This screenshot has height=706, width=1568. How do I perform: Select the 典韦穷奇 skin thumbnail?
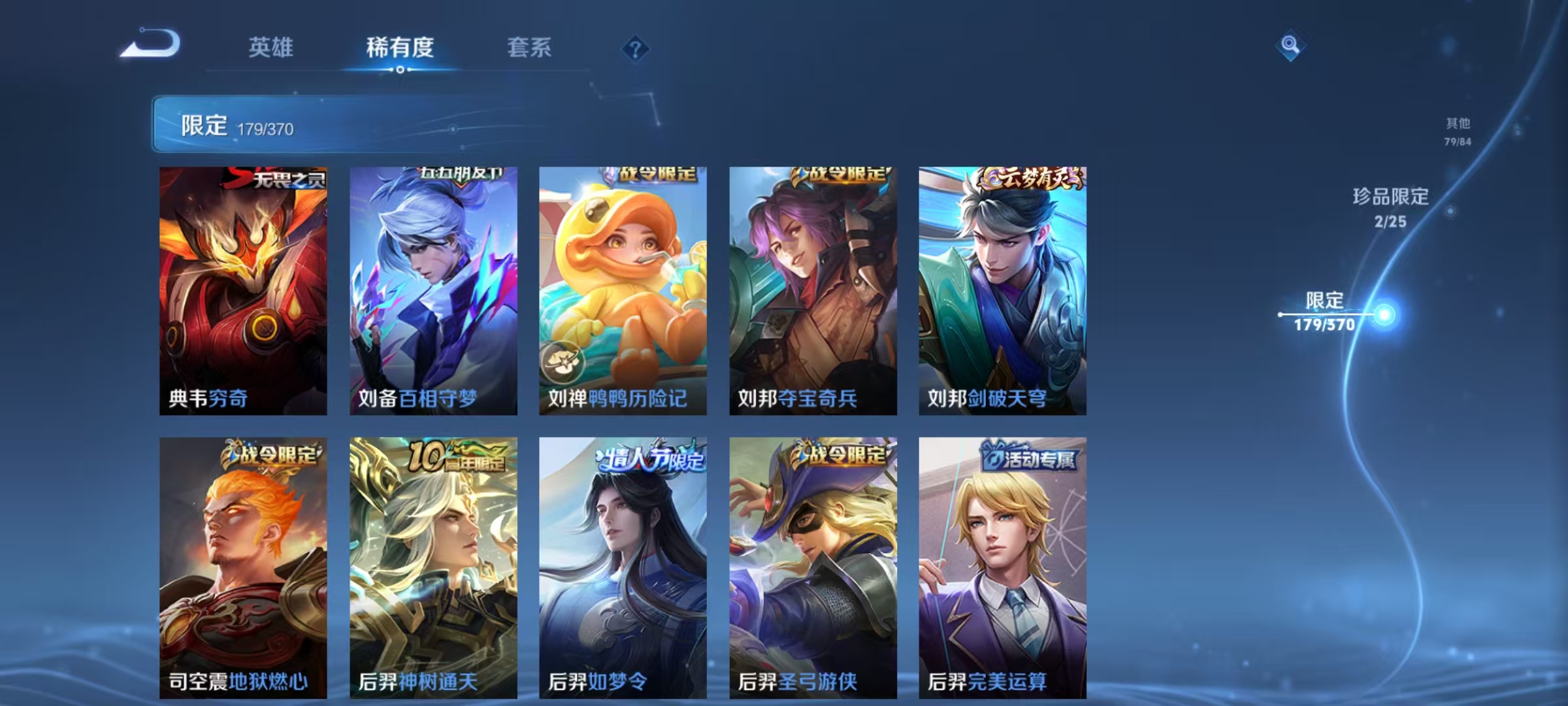pyautogui.click(x=241, y=288)
